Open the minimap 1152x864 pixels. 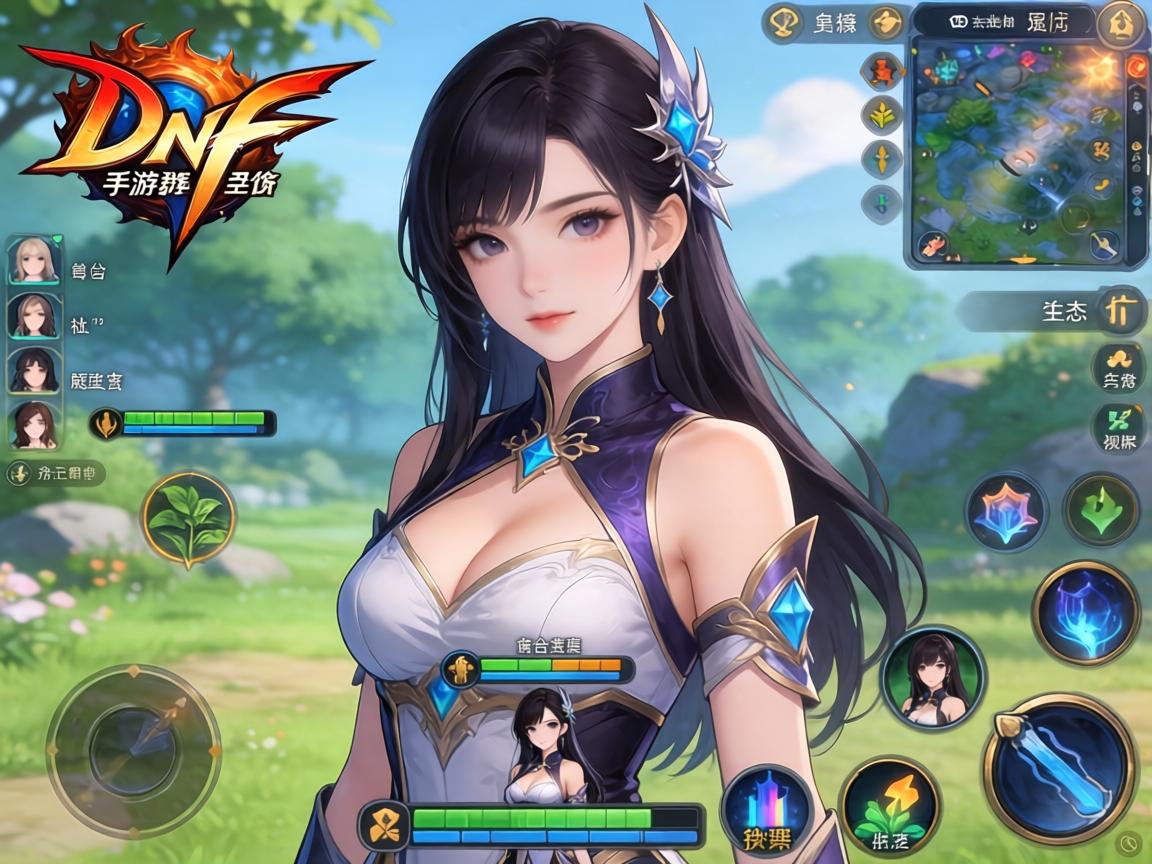[x=1020, y=150]
